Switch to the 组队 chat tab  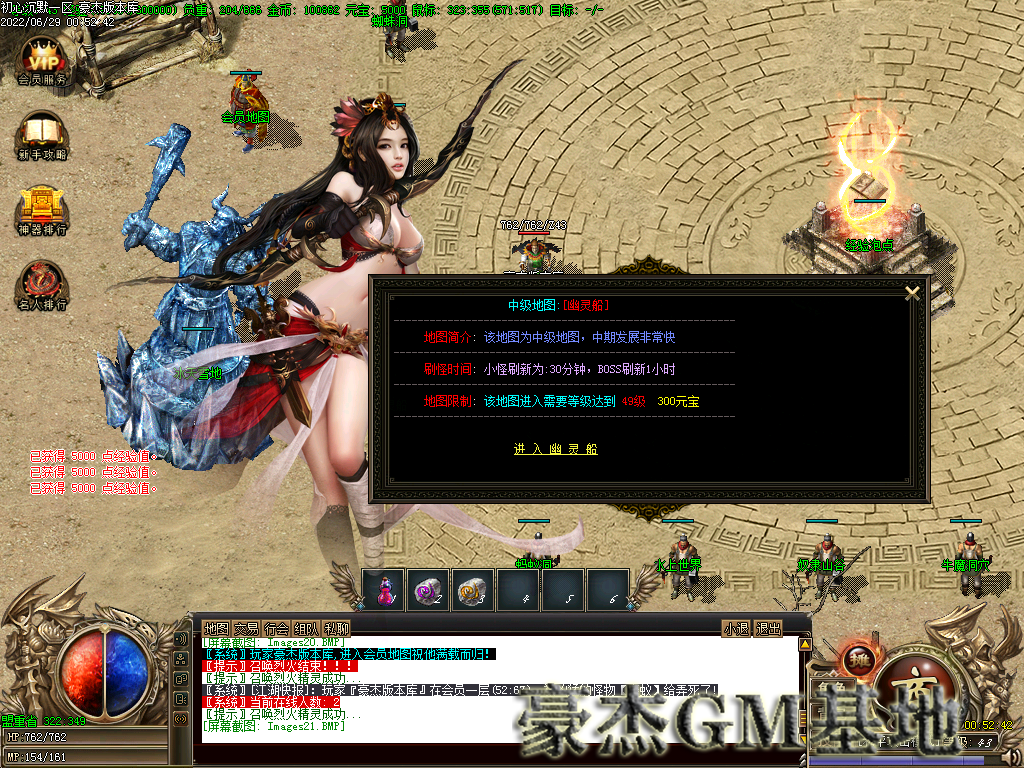pos(307,628)
